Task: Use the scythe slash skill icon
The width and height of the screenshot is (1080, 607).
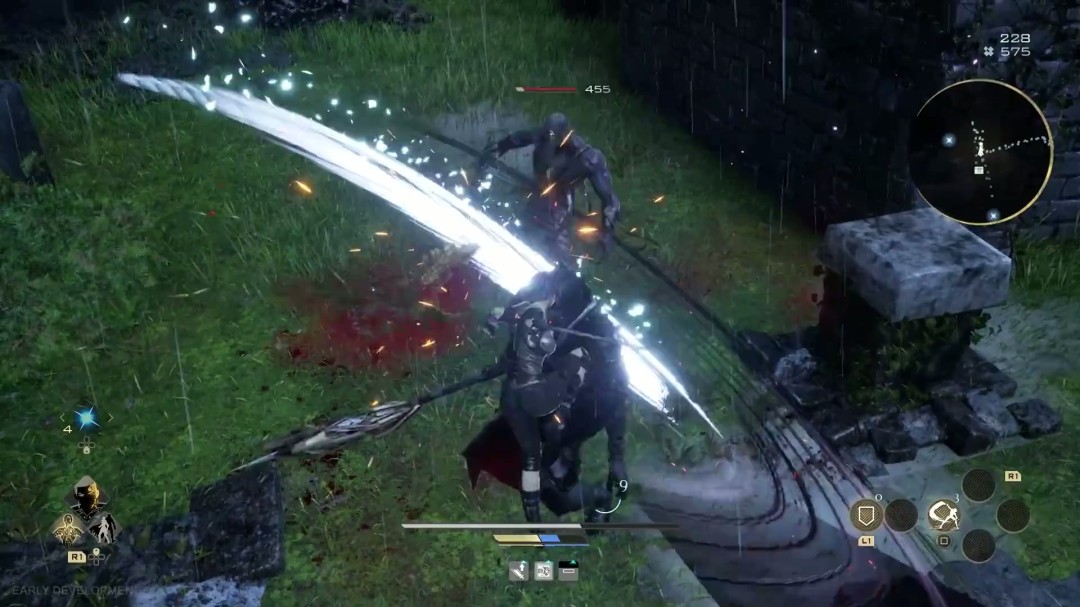Action: click(x=943, y=515)
